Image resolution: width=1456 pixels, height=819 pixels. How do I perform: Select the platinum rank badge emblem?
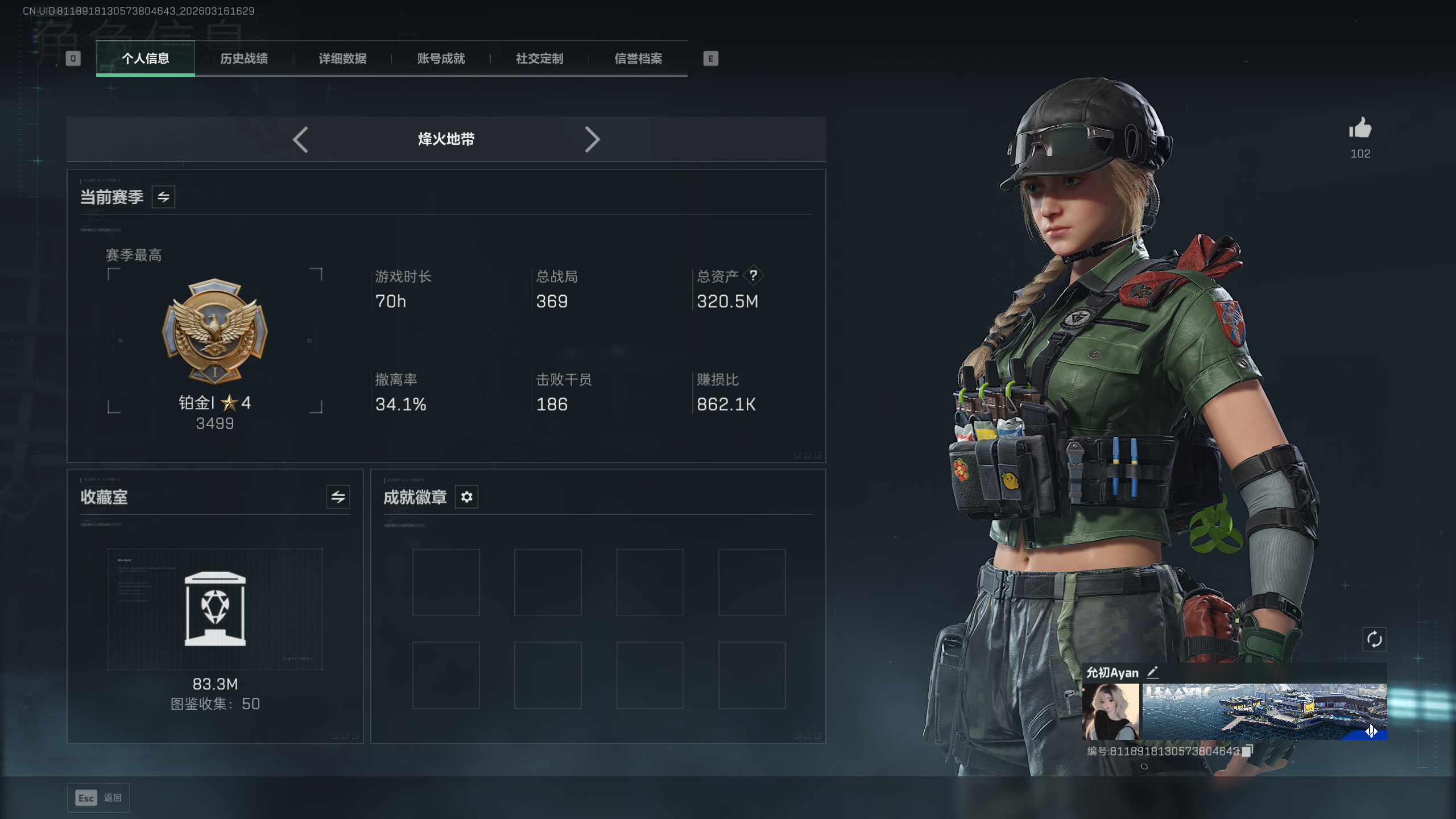[214, 331]
